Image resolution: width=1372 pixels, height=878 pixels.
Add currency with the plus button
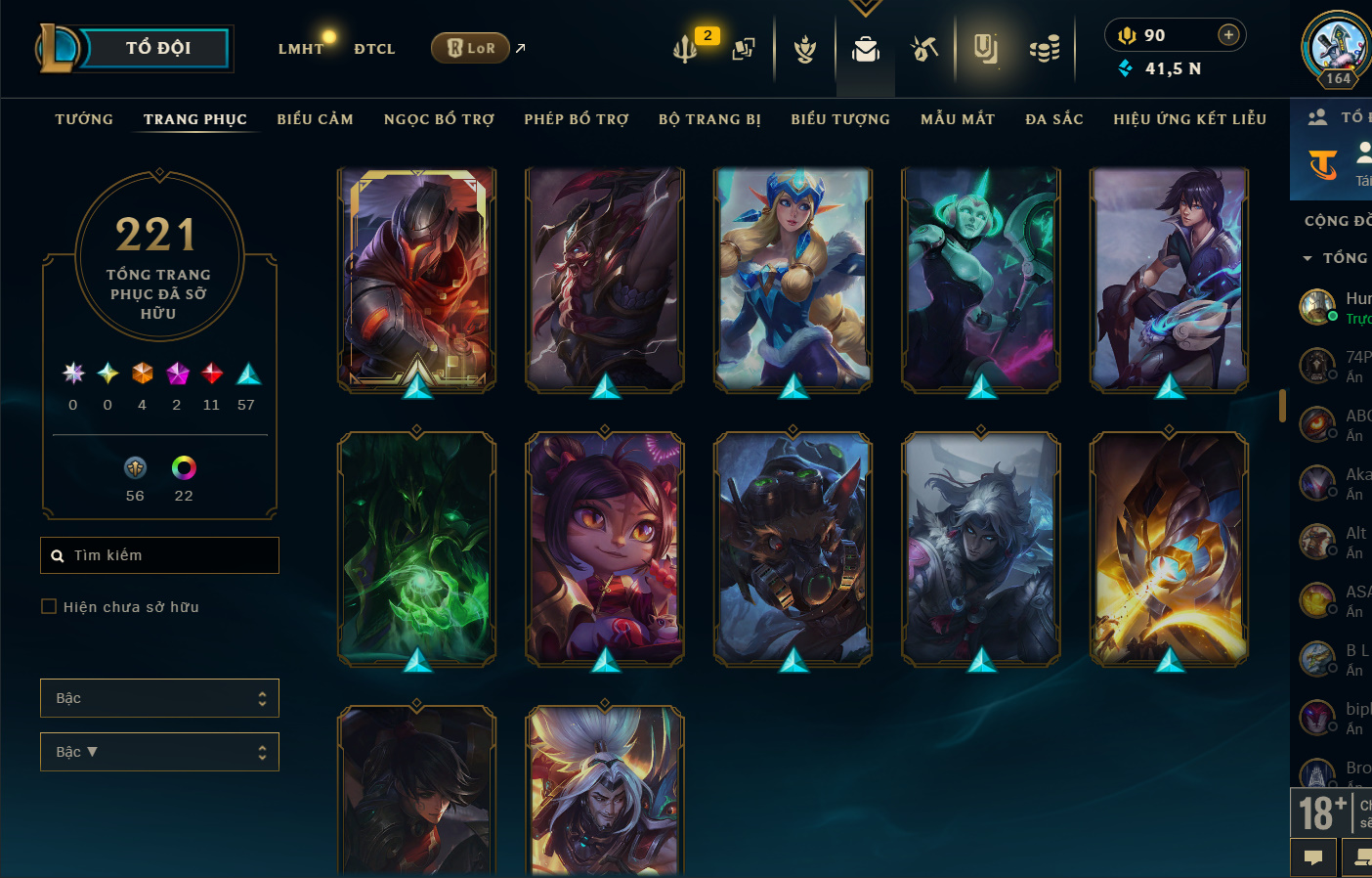[x=1228, y=35]
